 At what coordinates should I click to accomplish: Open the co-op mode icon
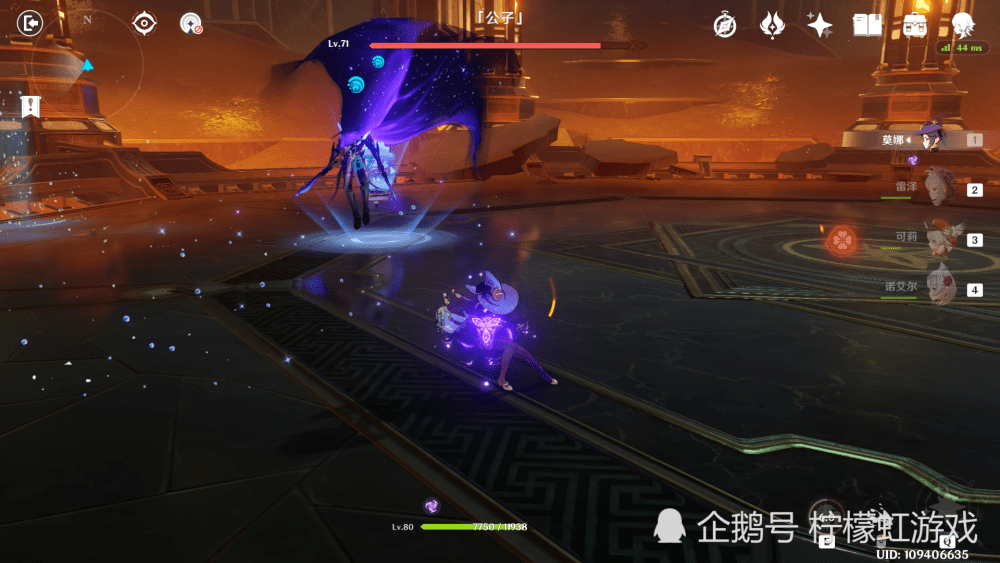tap(191, 23)
